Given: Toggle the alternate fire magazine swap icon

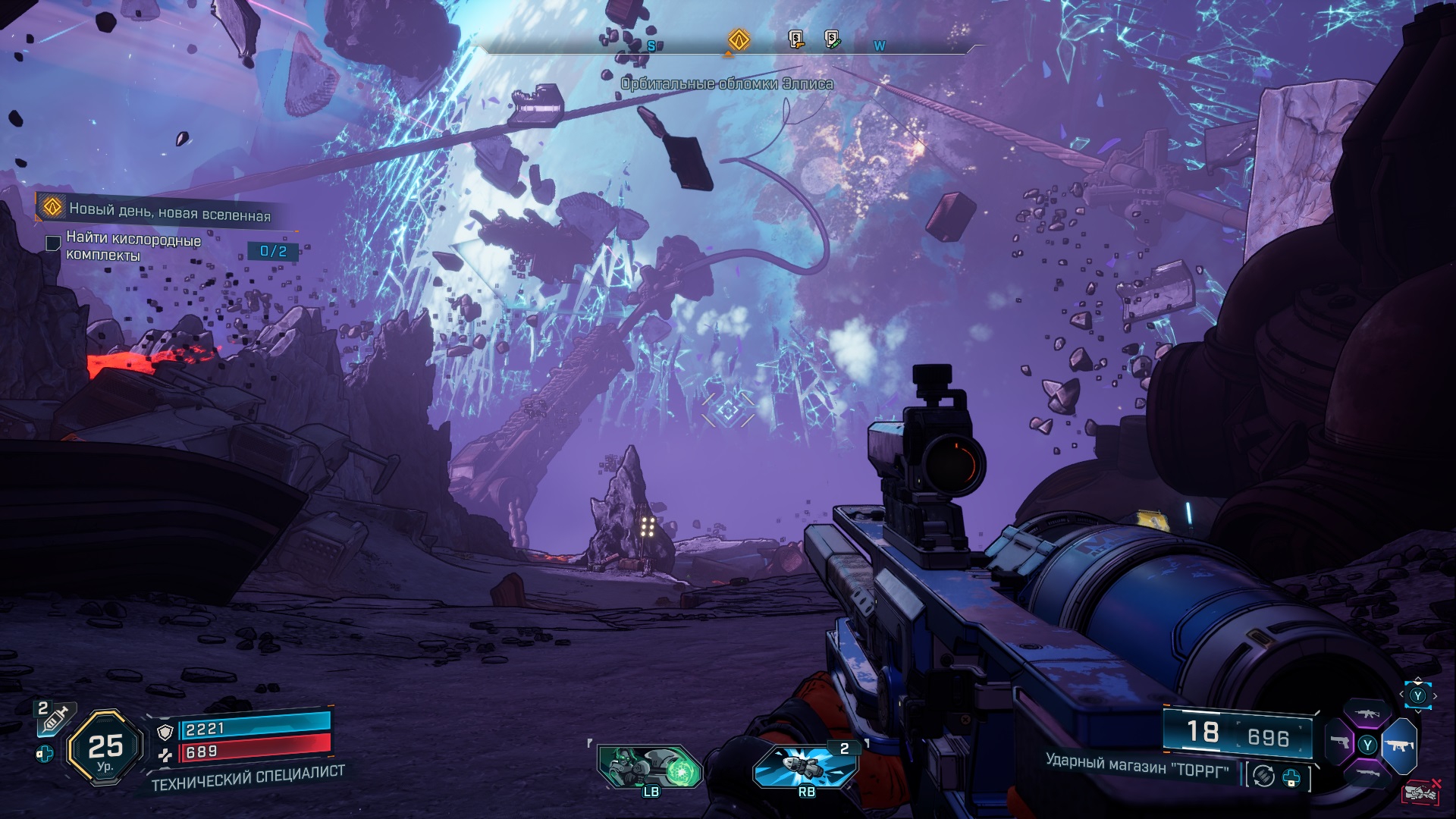Looking at the screenshot, I should pos(1263,777).
